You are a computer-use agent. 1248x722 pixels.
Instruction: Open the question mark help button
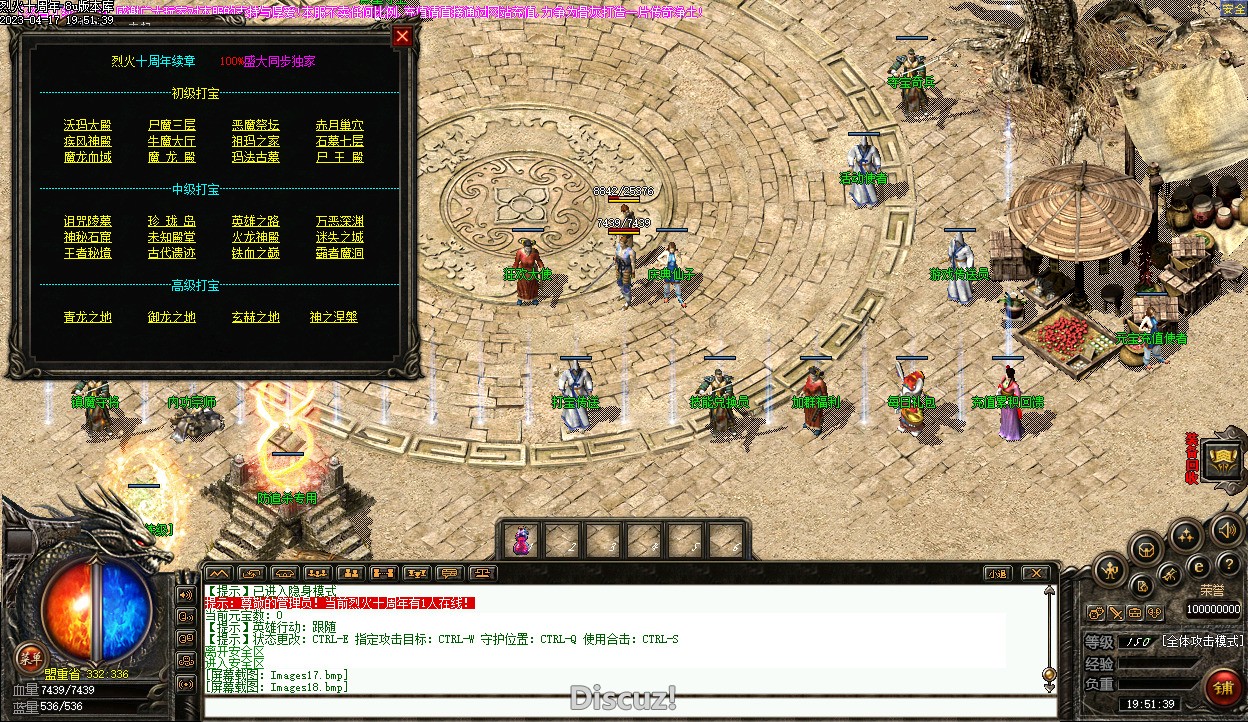click(x=1229, y=565)
